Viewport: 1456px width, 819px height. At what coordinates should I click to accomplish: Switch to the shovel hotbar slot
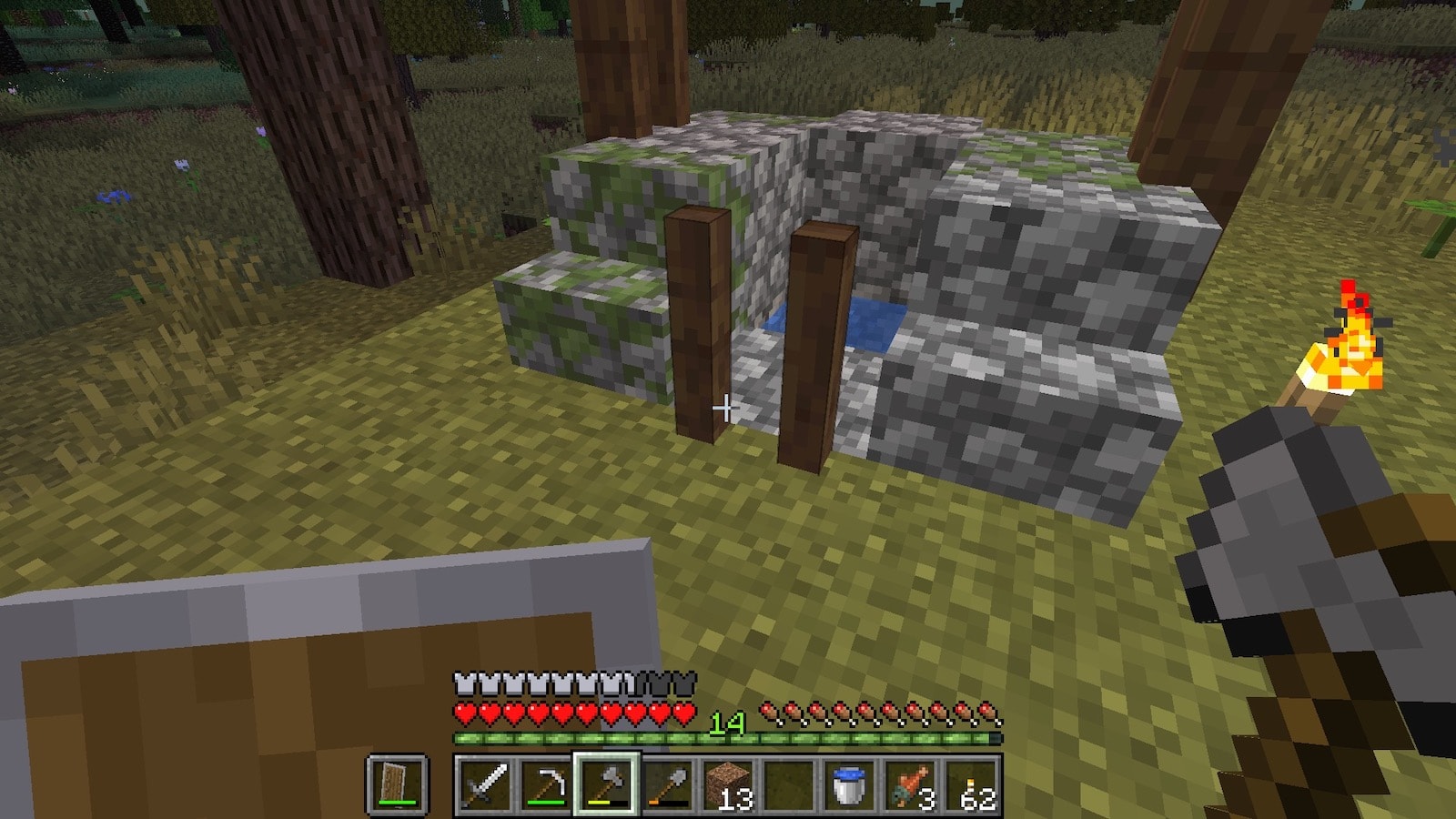pos(667,784)
